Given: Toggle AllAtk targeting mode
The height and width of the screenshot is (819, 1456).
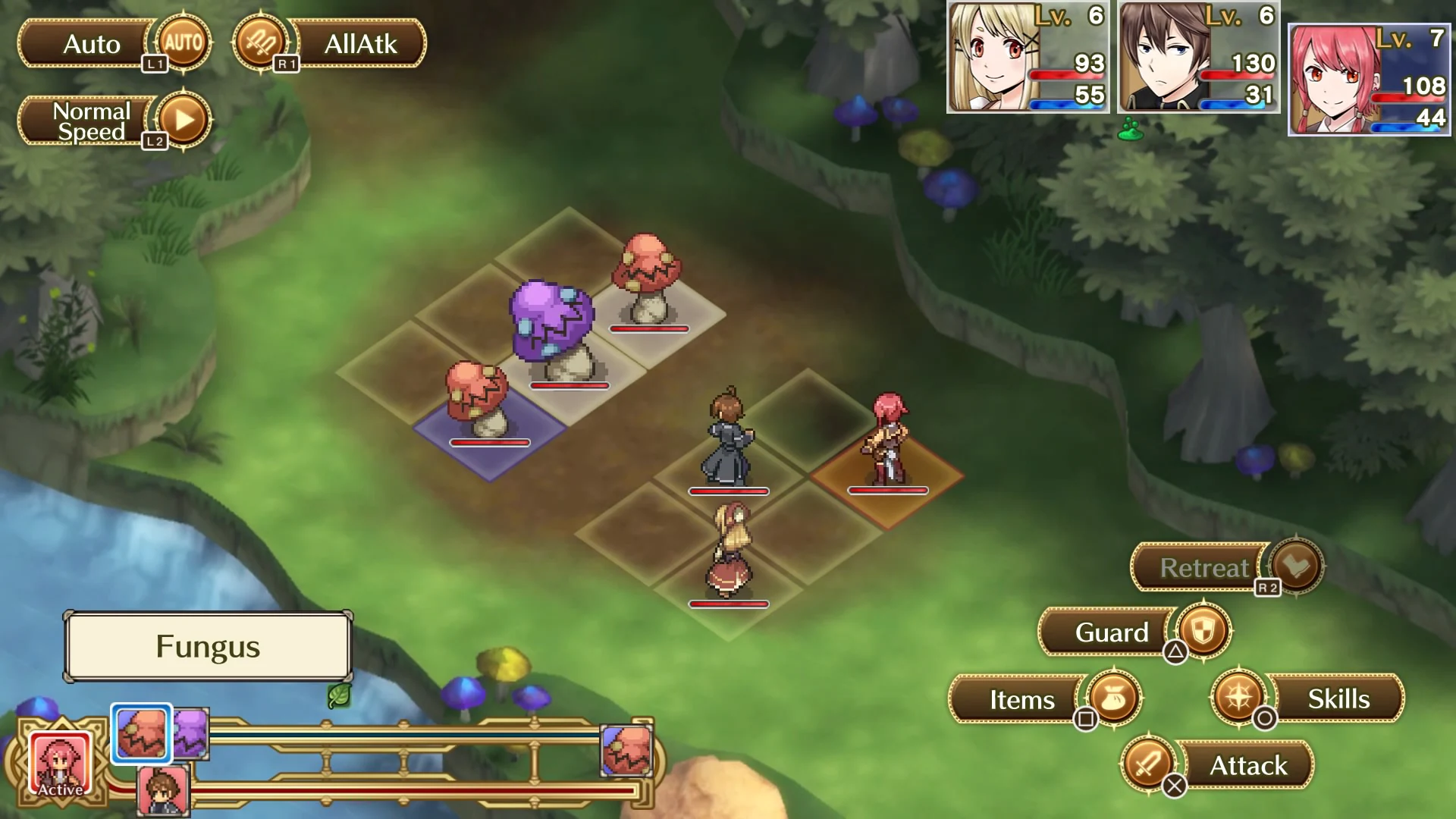Looking at the screenshot, I should [360, 45].
